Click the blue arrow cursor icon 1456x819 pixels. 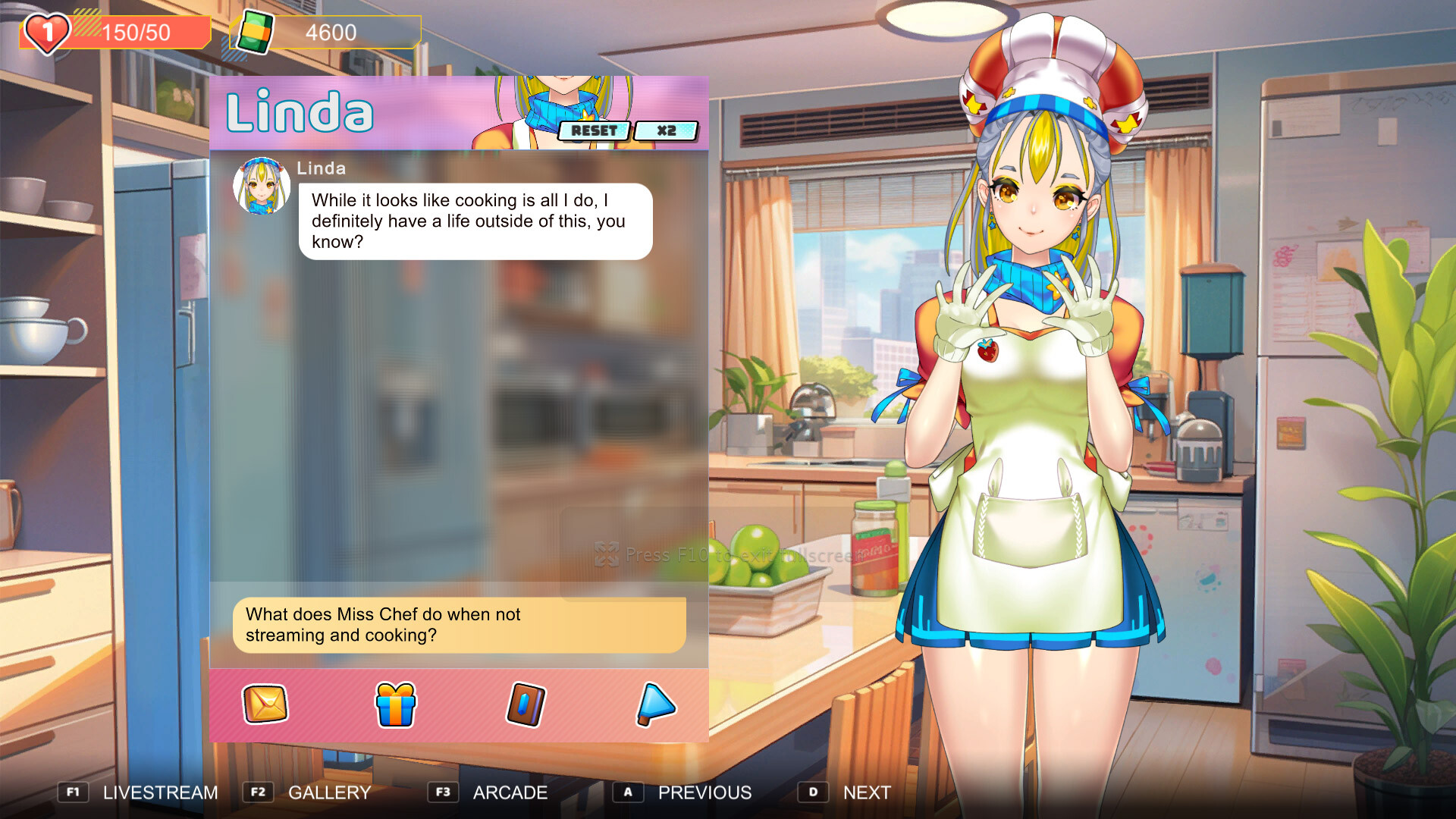pos(657,705)
